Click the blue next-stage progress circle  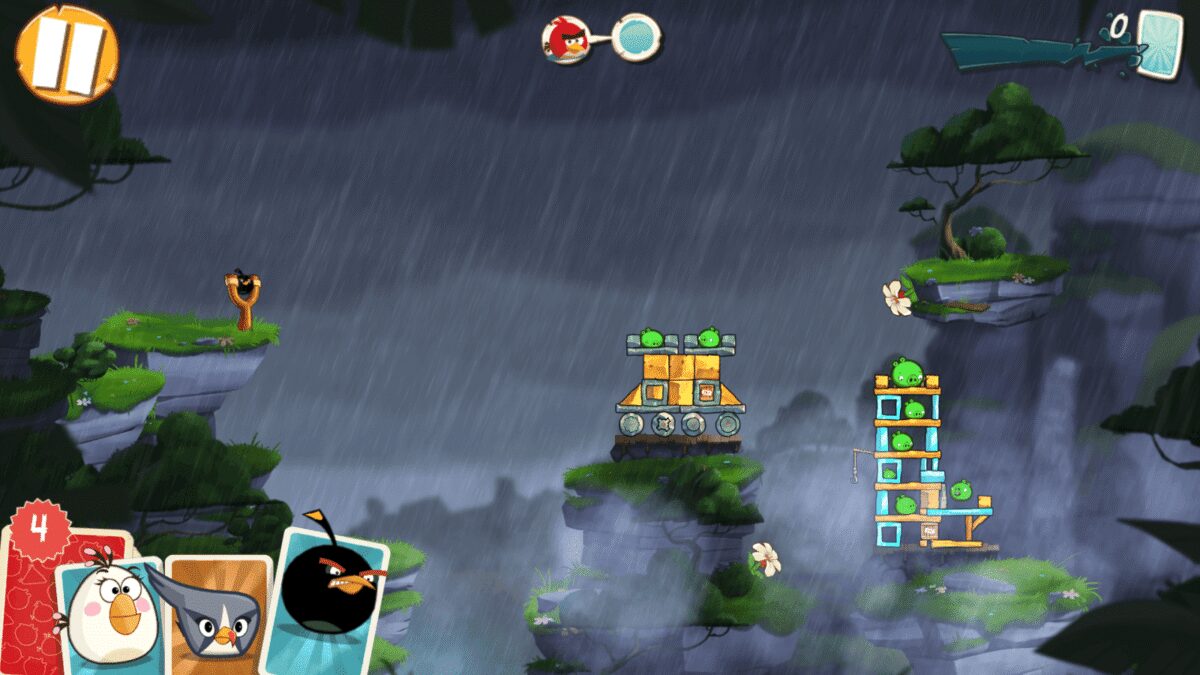635,37
